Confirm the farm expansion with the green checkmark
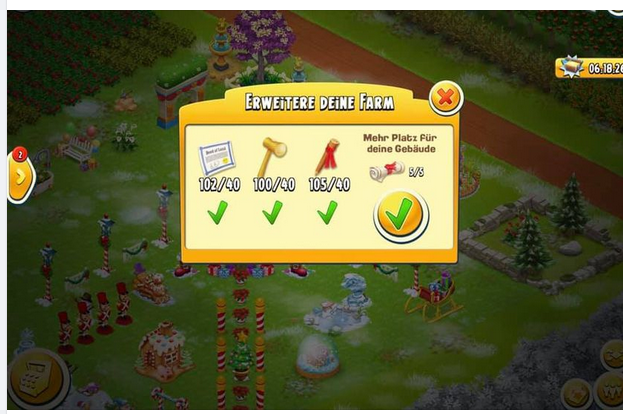Image resolution: width=623 pixels, height=414 pixels. (400, 214)
